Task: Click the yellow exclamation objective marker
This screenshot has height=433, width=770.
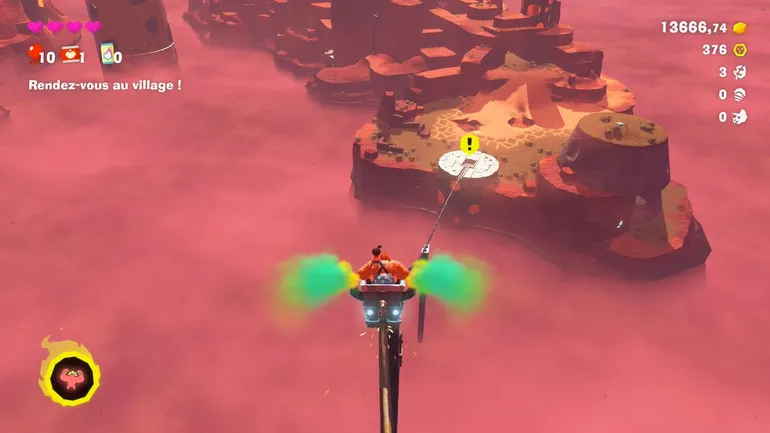Action: (469, 144)
